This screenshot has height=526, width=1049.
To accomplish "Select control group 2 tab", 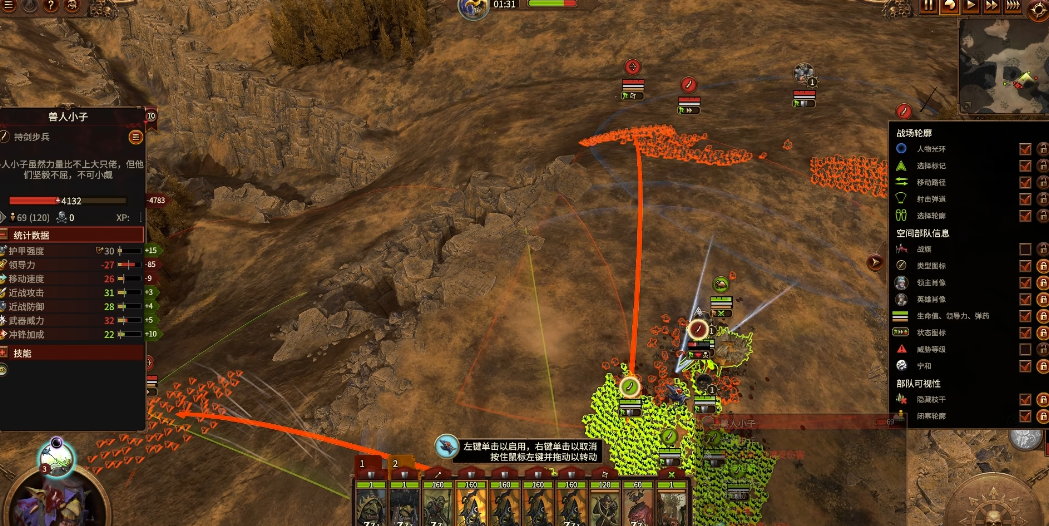I will (x=396, y=464).
